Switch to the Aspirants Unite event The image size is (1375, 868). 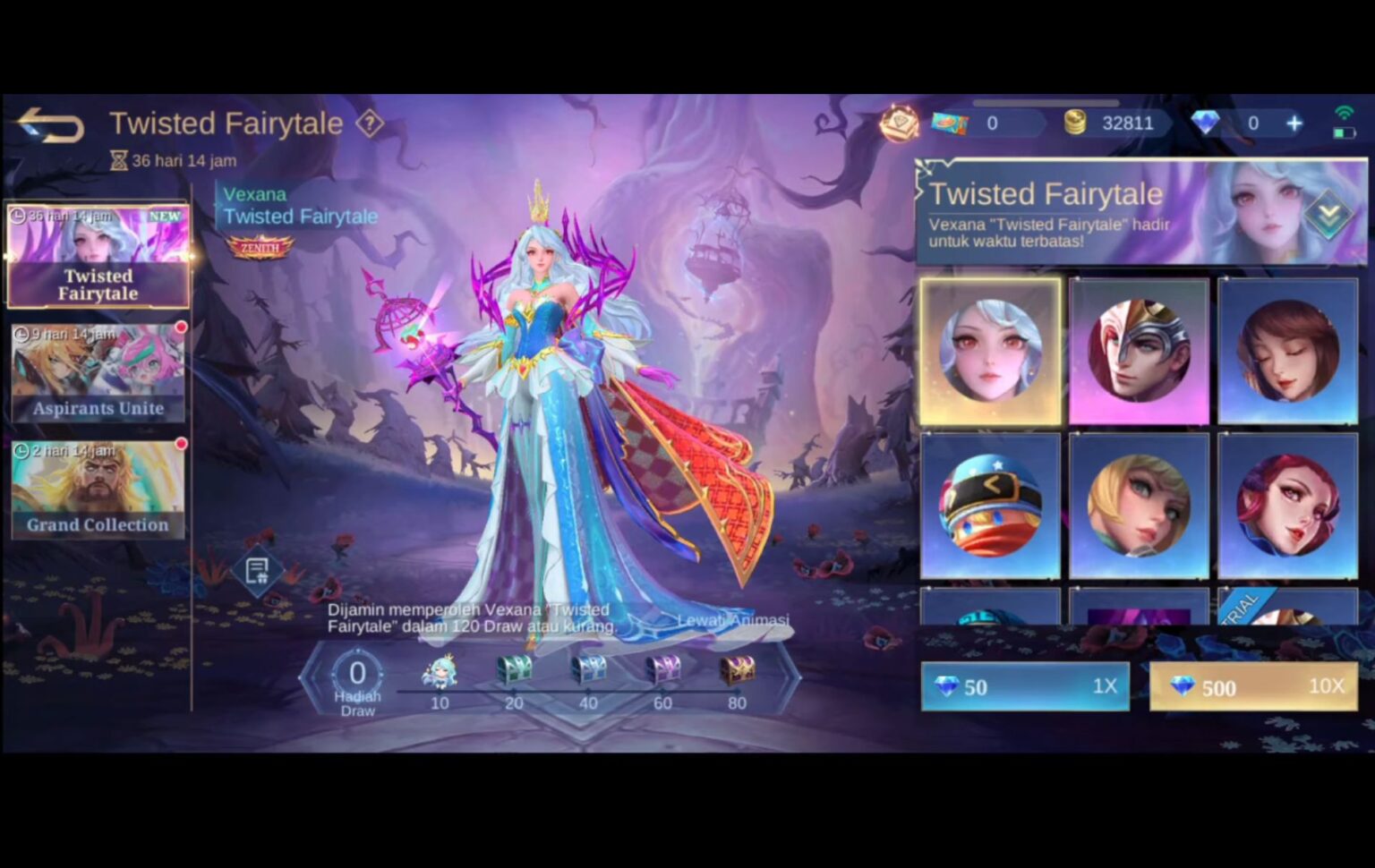pyautogui.click(x=97, y=372)
